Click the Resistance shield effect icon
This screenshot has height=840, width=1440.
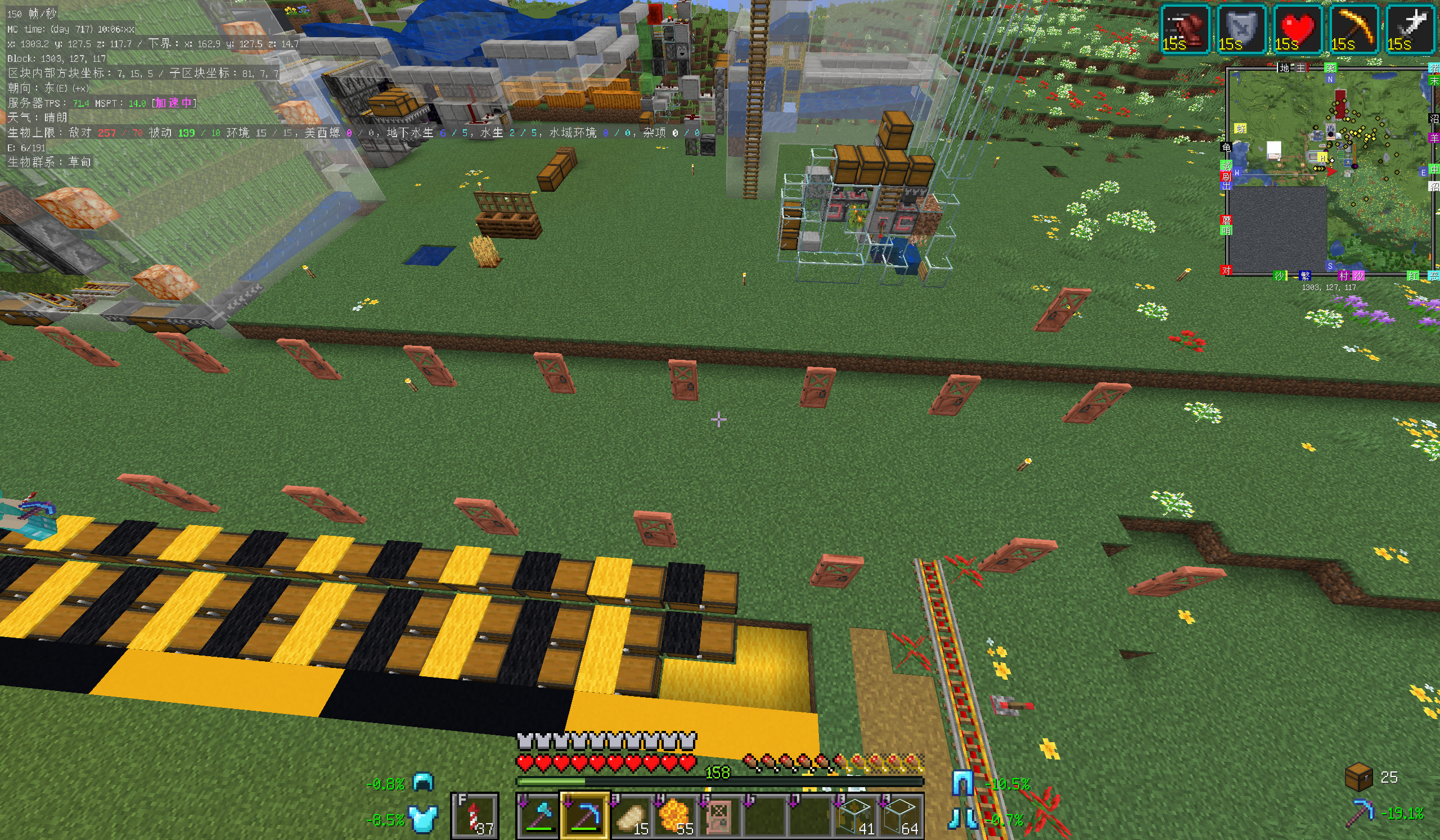pyautogui.click(x=1241, y=29)
